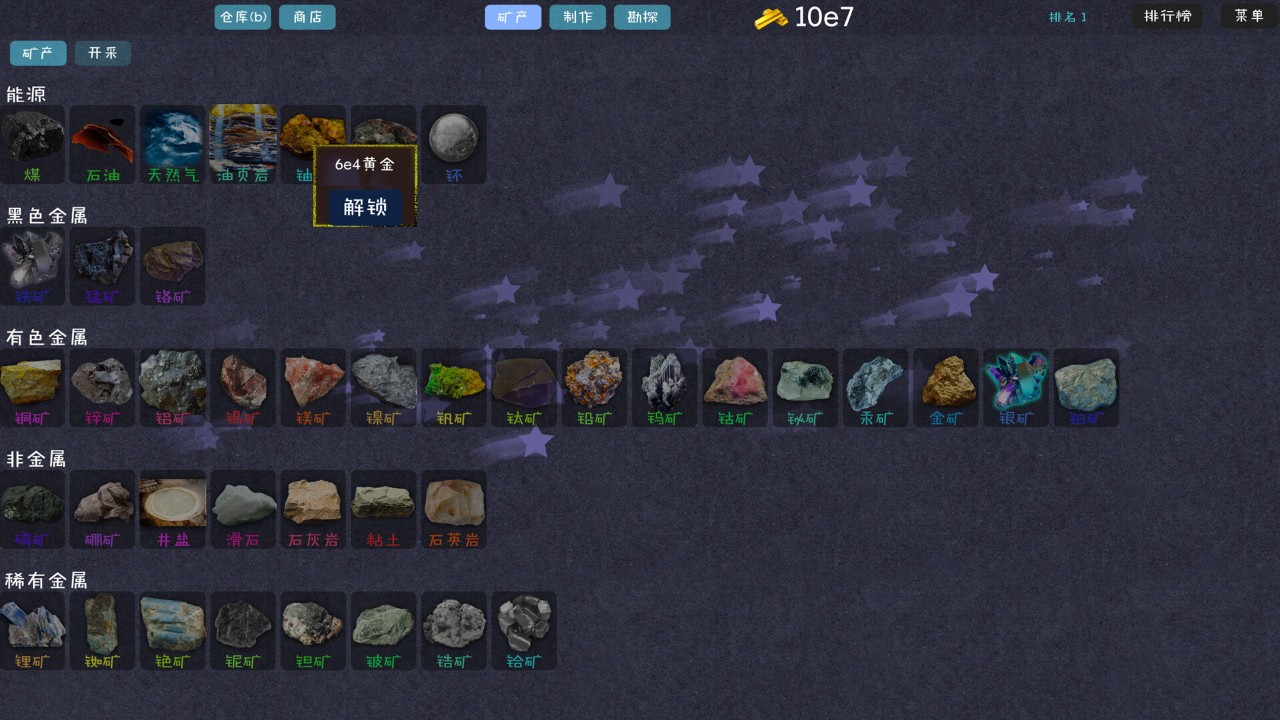Image resolution: width=1280 pixels, height=720 pixels.
Task: Select the 煤 coal tile
Action: pyautogui.click(x=33, y=144)
